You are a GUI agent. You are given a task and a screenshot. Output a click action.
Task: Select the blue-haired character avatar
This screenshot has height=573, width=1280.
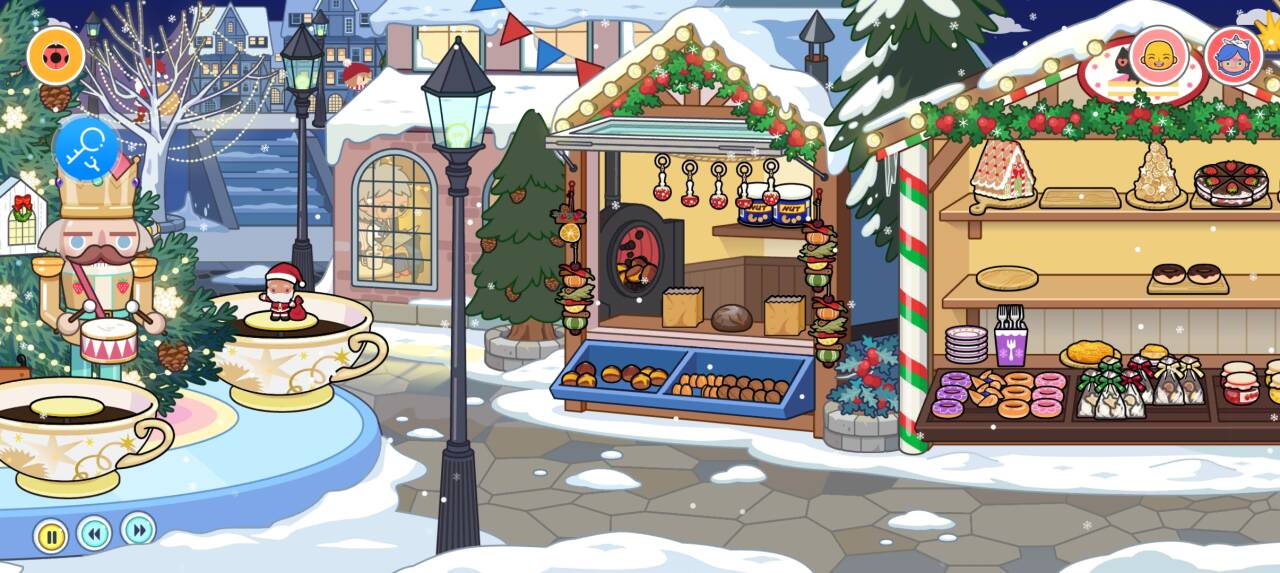click(x=1233, y=55)
